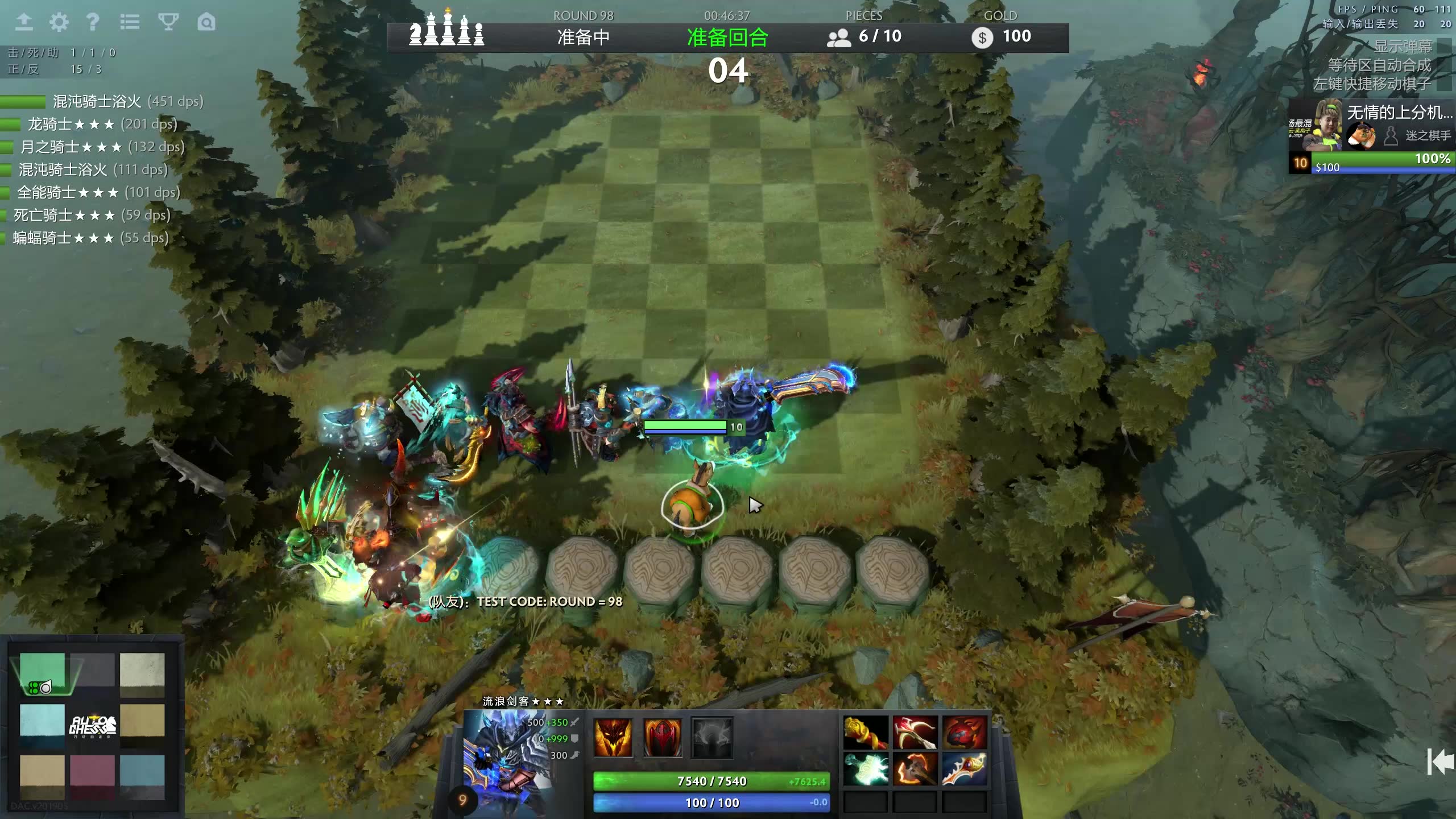1456x819 pixels.
Task: Select the glowing green hammer item slot
Action: (x=866, y=769)
